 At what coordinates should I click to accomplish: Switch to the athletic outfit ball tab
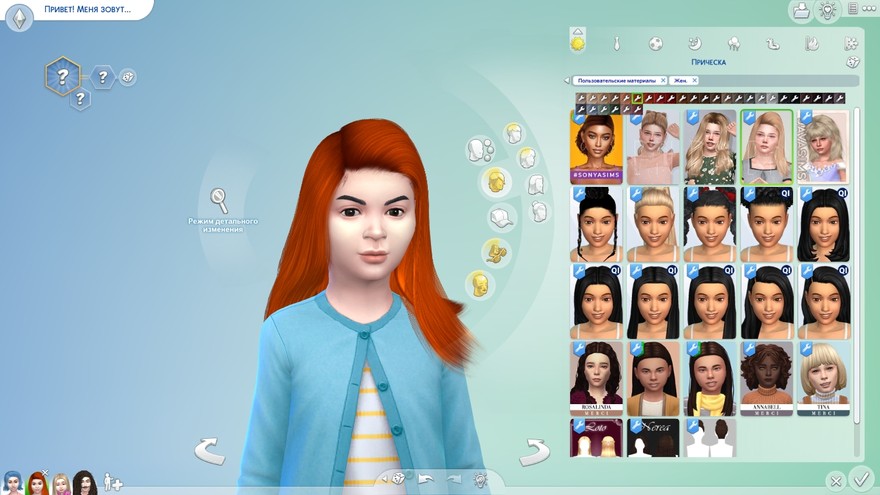pos(655,44)
